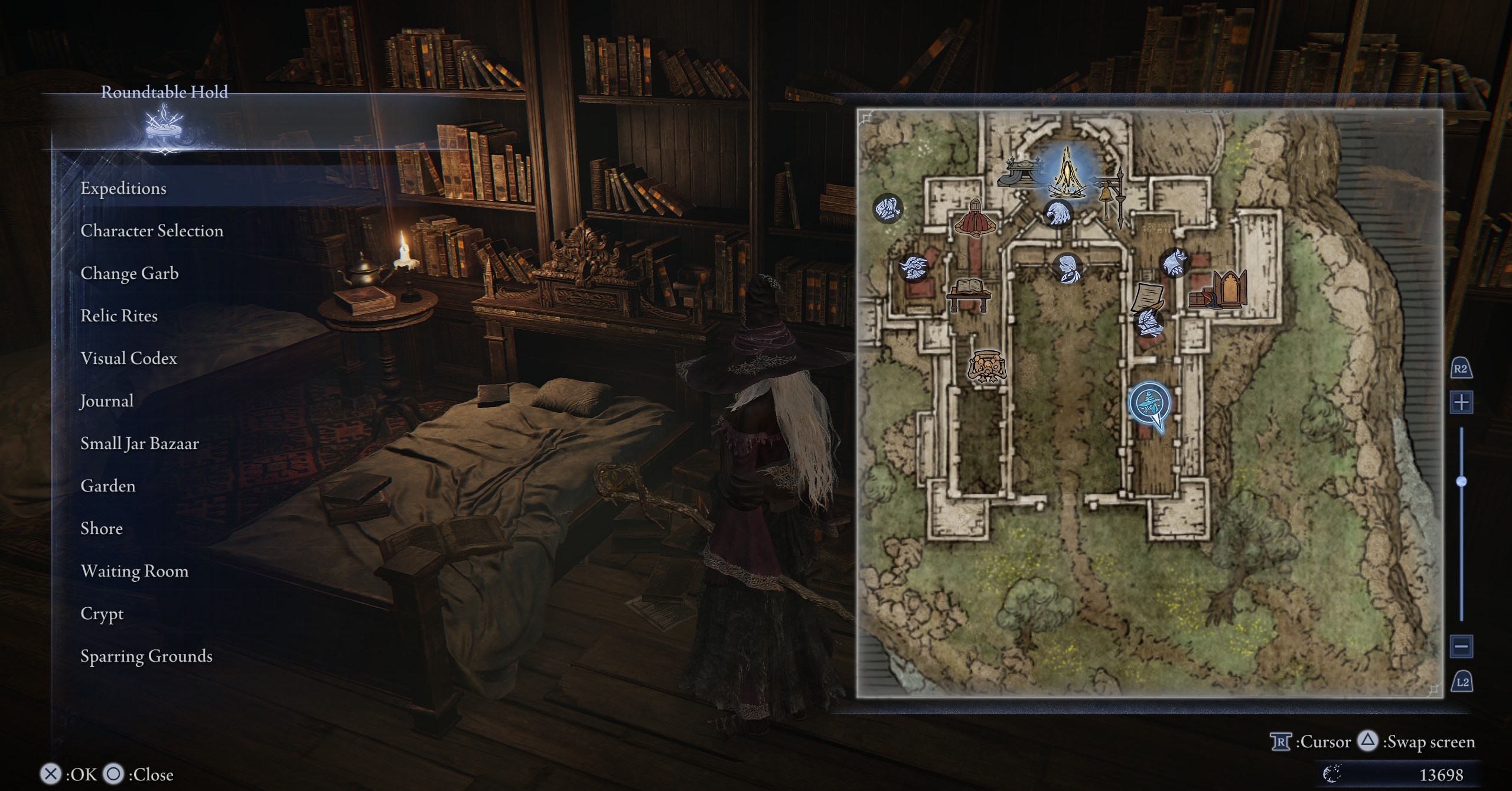
Task: Open the Journal entry
Action: 107,401
